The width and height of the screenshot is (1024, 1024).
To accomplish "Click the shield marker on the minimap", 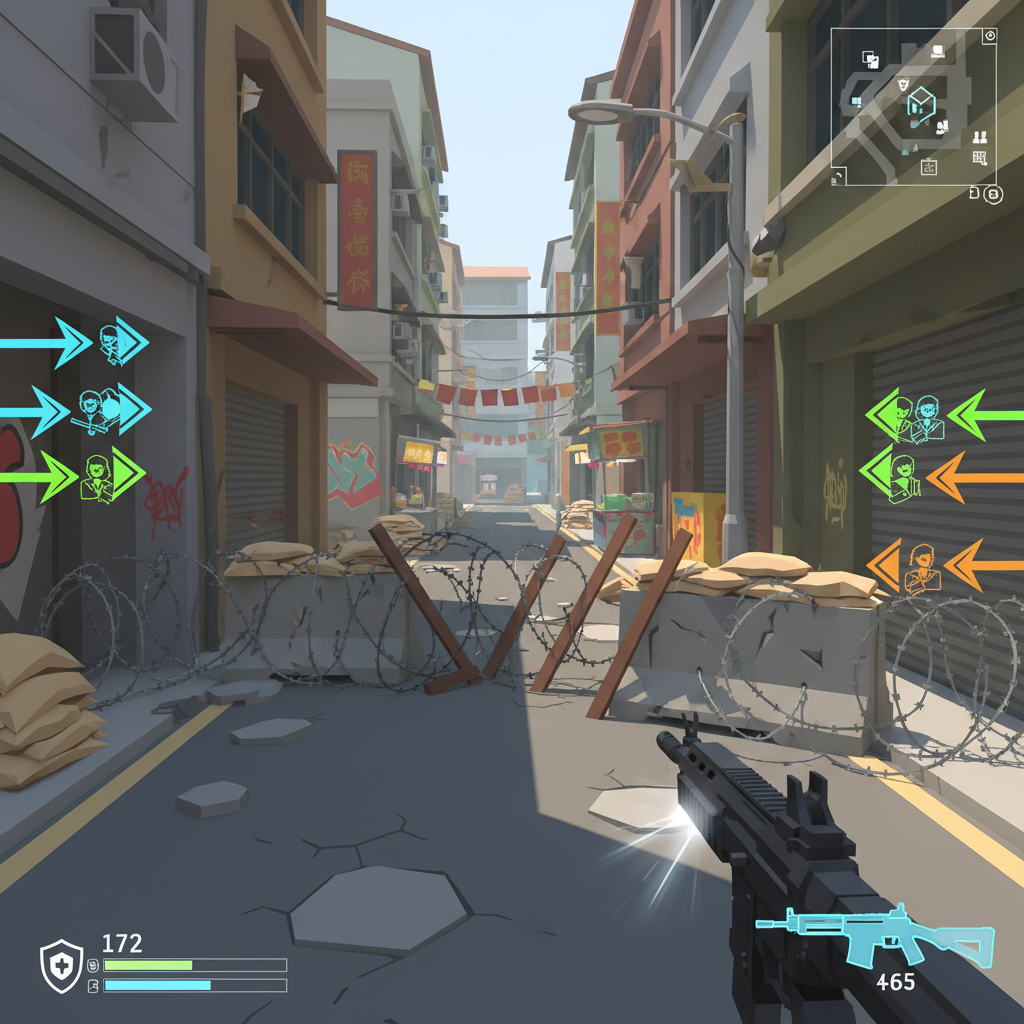I will tap(903, 85).
